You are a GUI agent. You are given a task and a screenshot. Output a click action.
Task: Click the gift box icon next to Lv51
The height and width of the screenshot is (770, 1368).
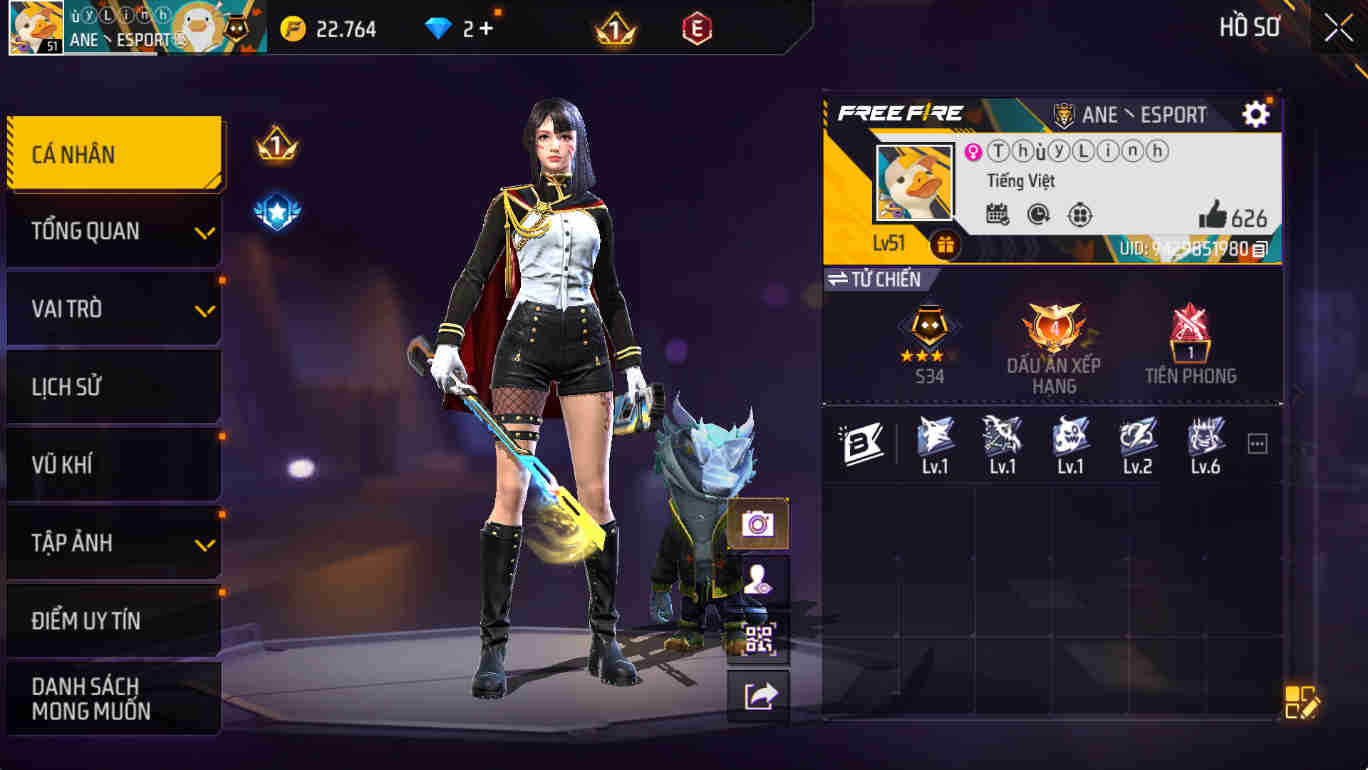point(944,242)
